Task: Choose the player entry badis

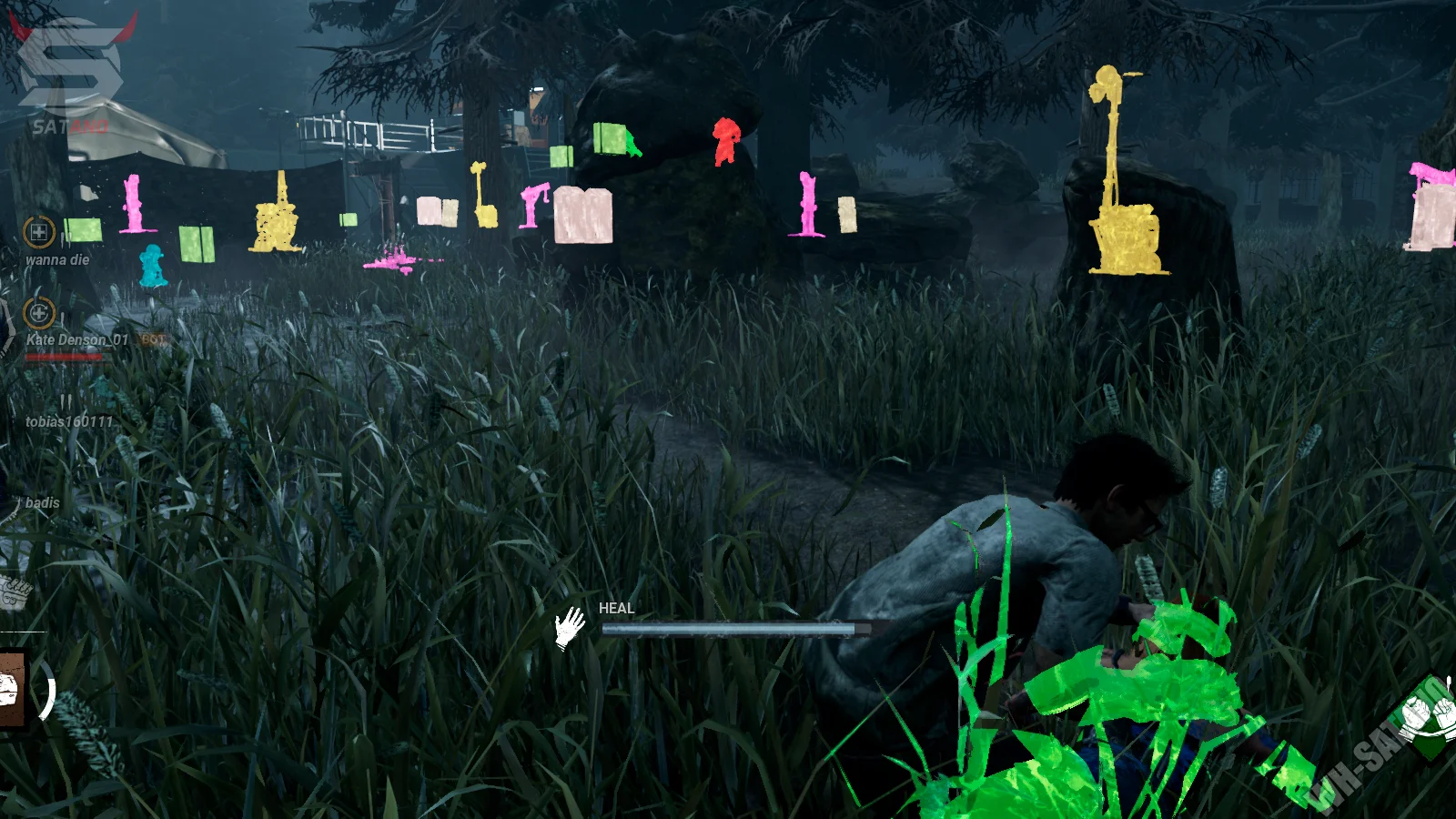Action: 43,502
